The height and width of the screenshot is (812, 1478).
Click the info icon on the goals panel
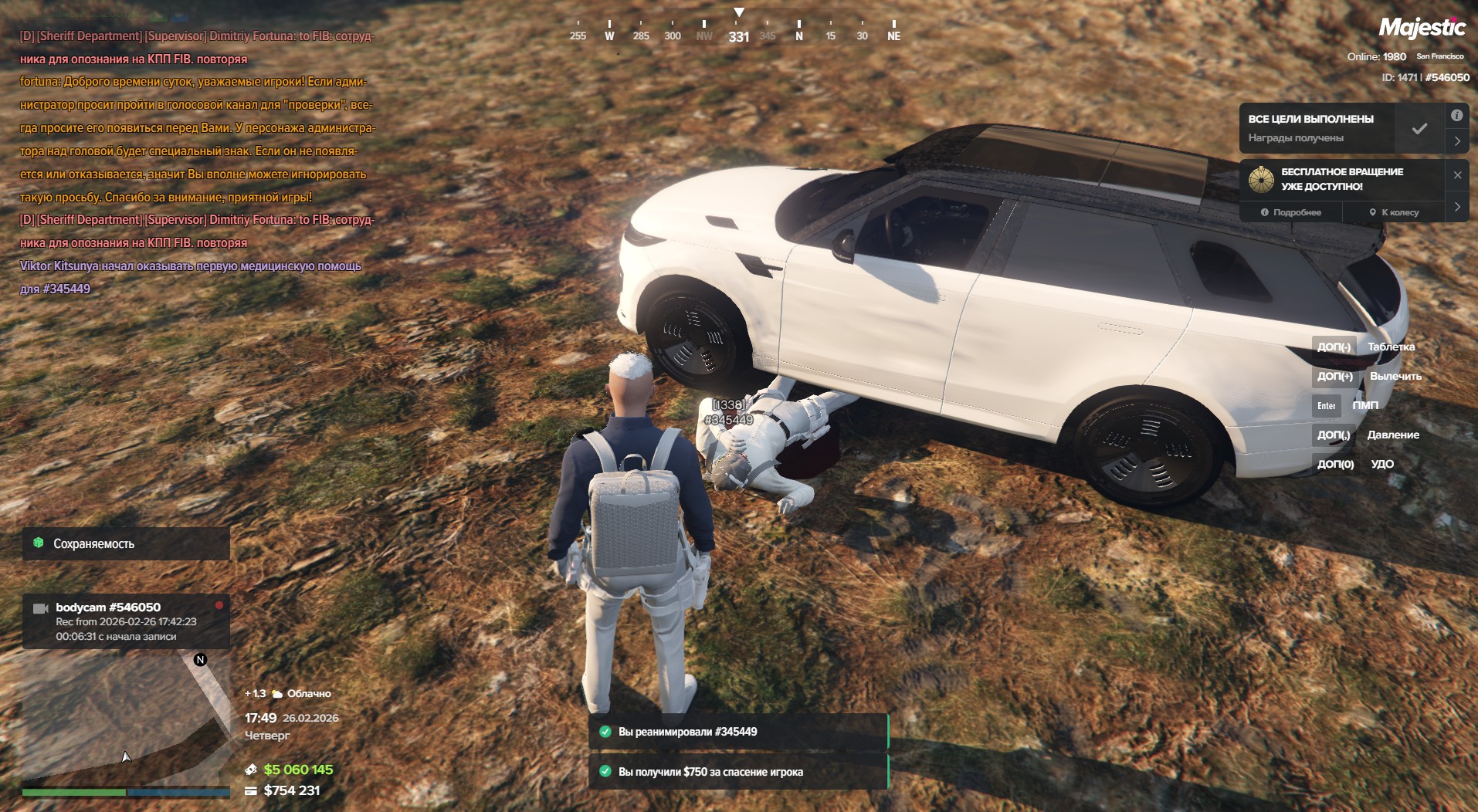coord(1456,116)
